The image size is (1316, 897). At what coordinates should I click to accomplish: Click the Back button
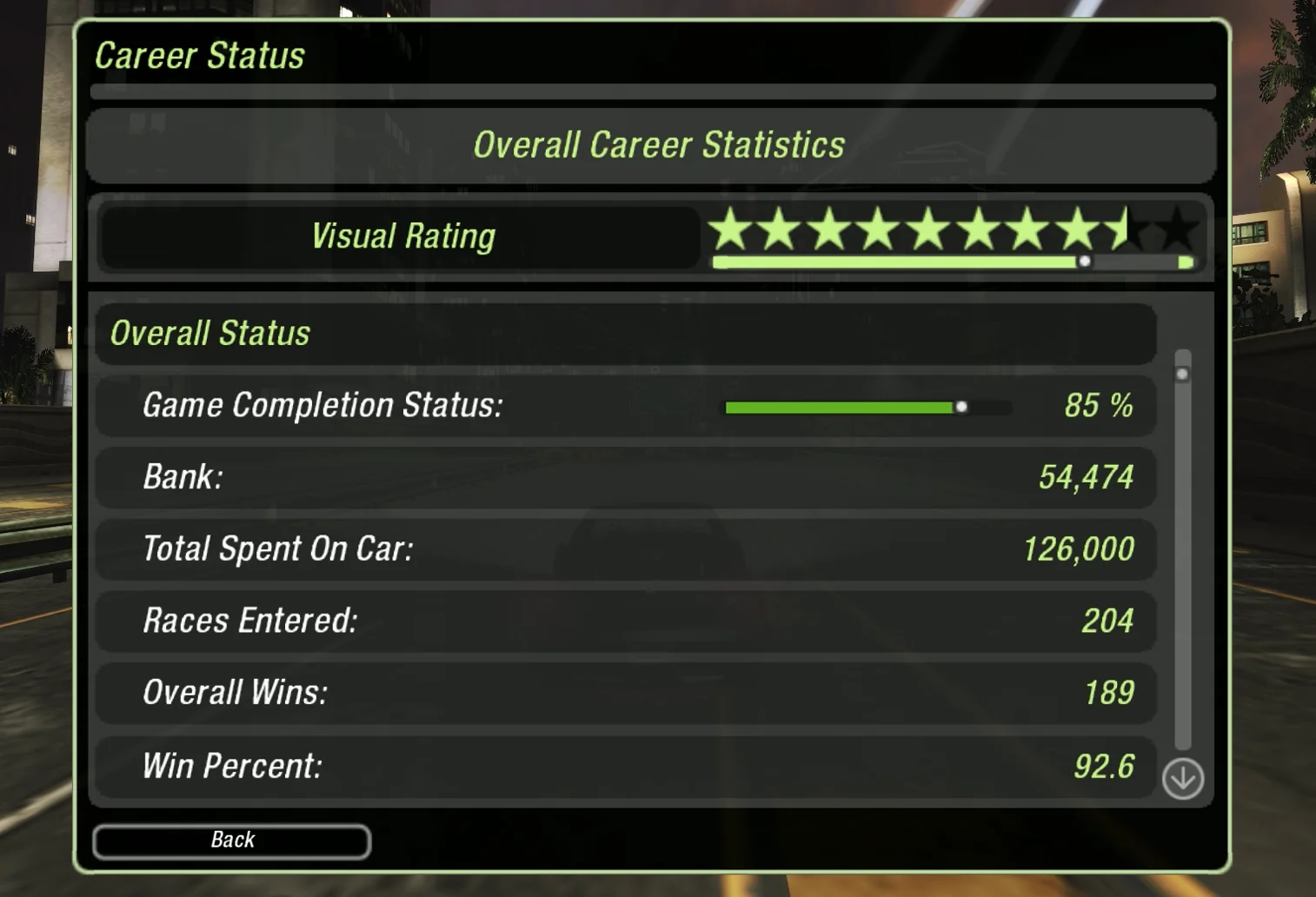click(x=231, y=841)
